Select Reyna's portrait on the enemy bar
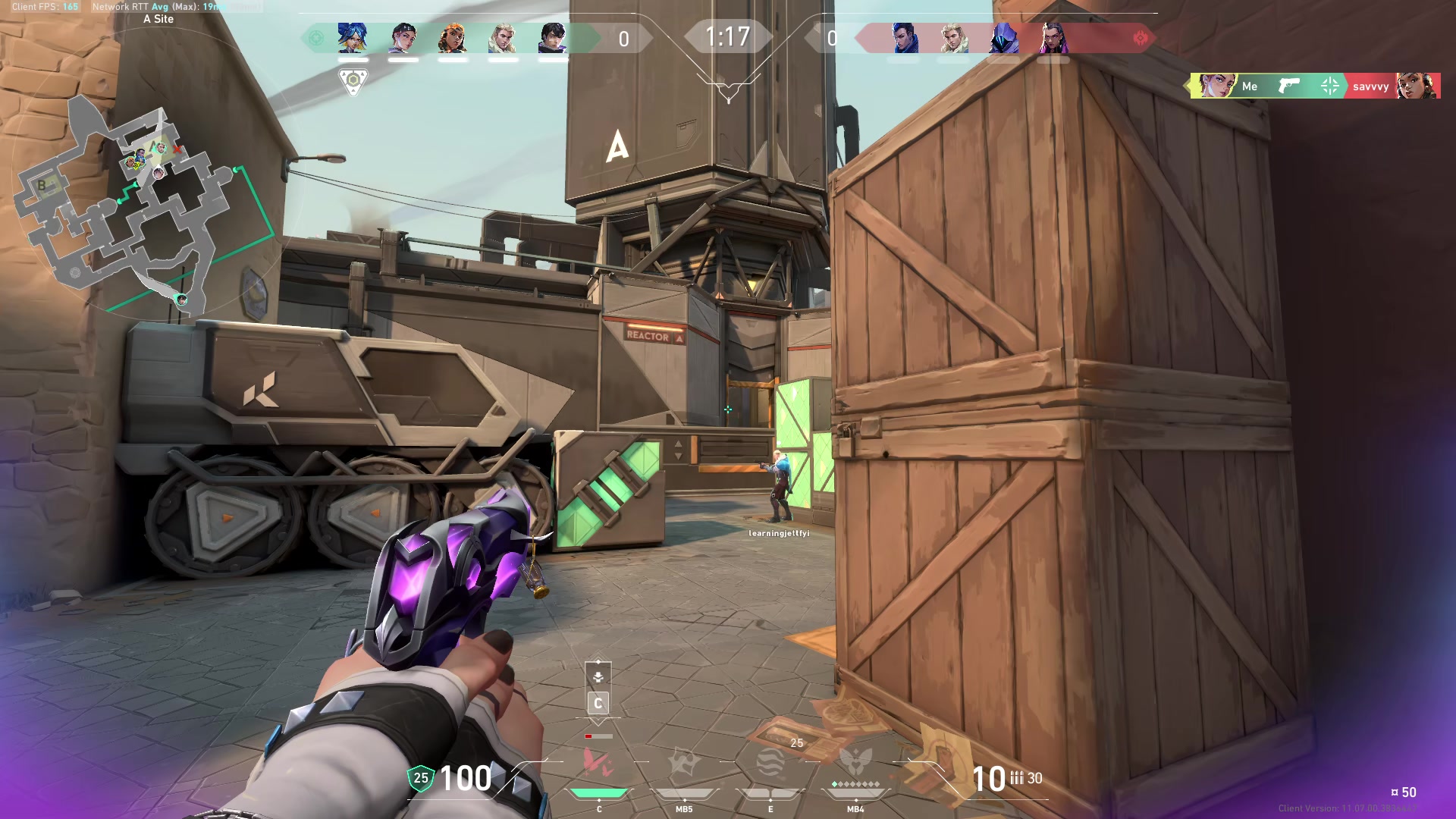Screen dimensions: 1456x819 1053,38
